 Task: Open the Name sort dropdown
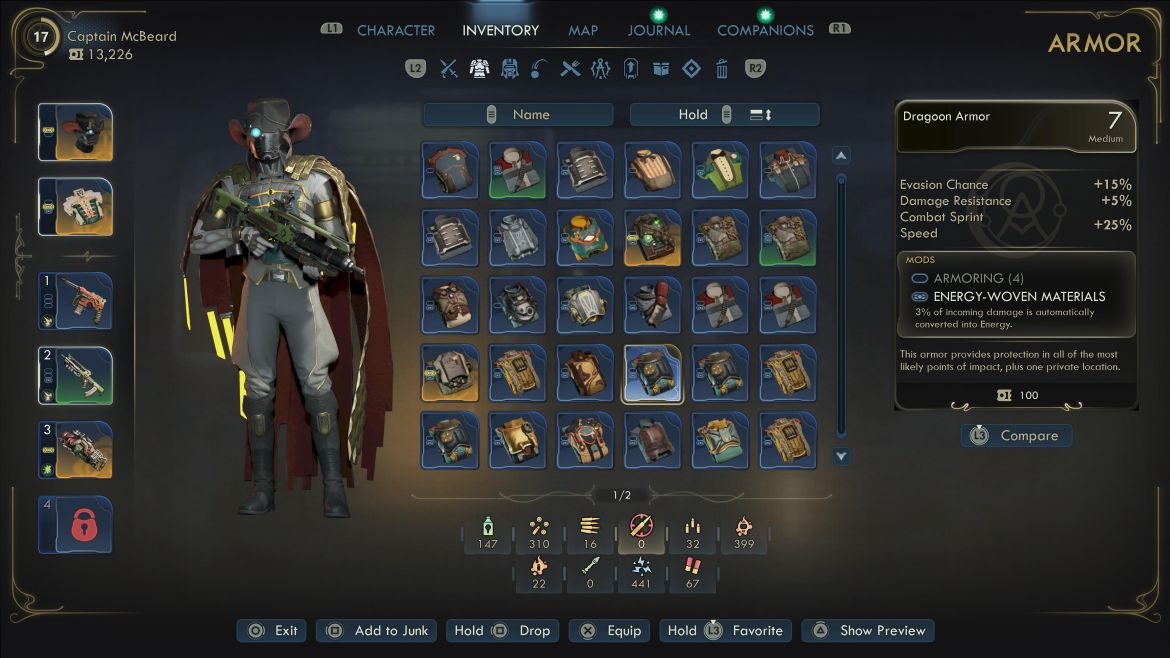tap(518, 115)
